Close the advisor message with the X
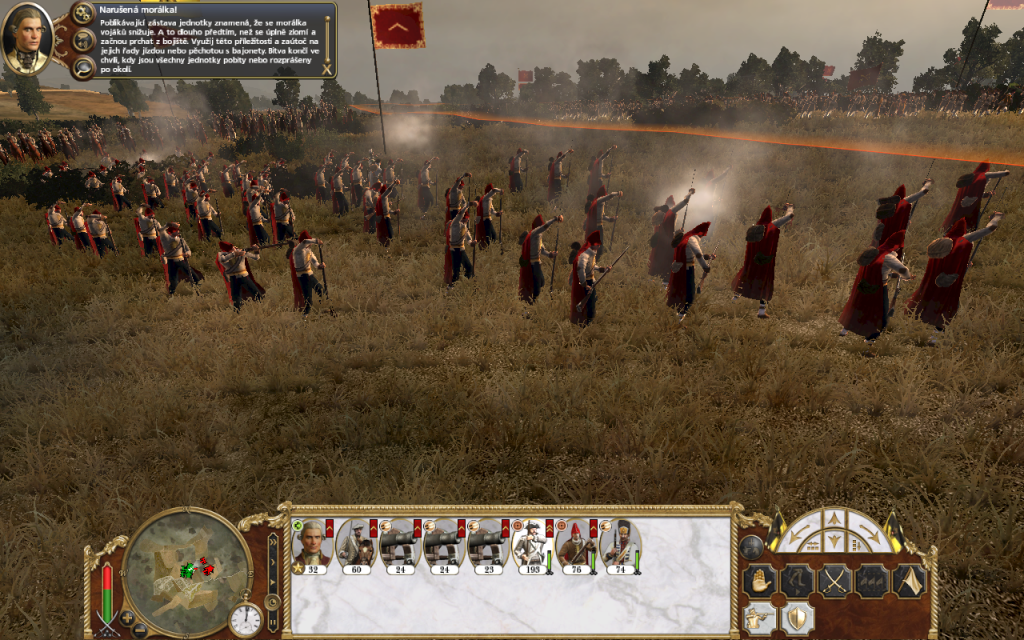The height and width of the screenshot is (640, 1024). coord(326,69)
